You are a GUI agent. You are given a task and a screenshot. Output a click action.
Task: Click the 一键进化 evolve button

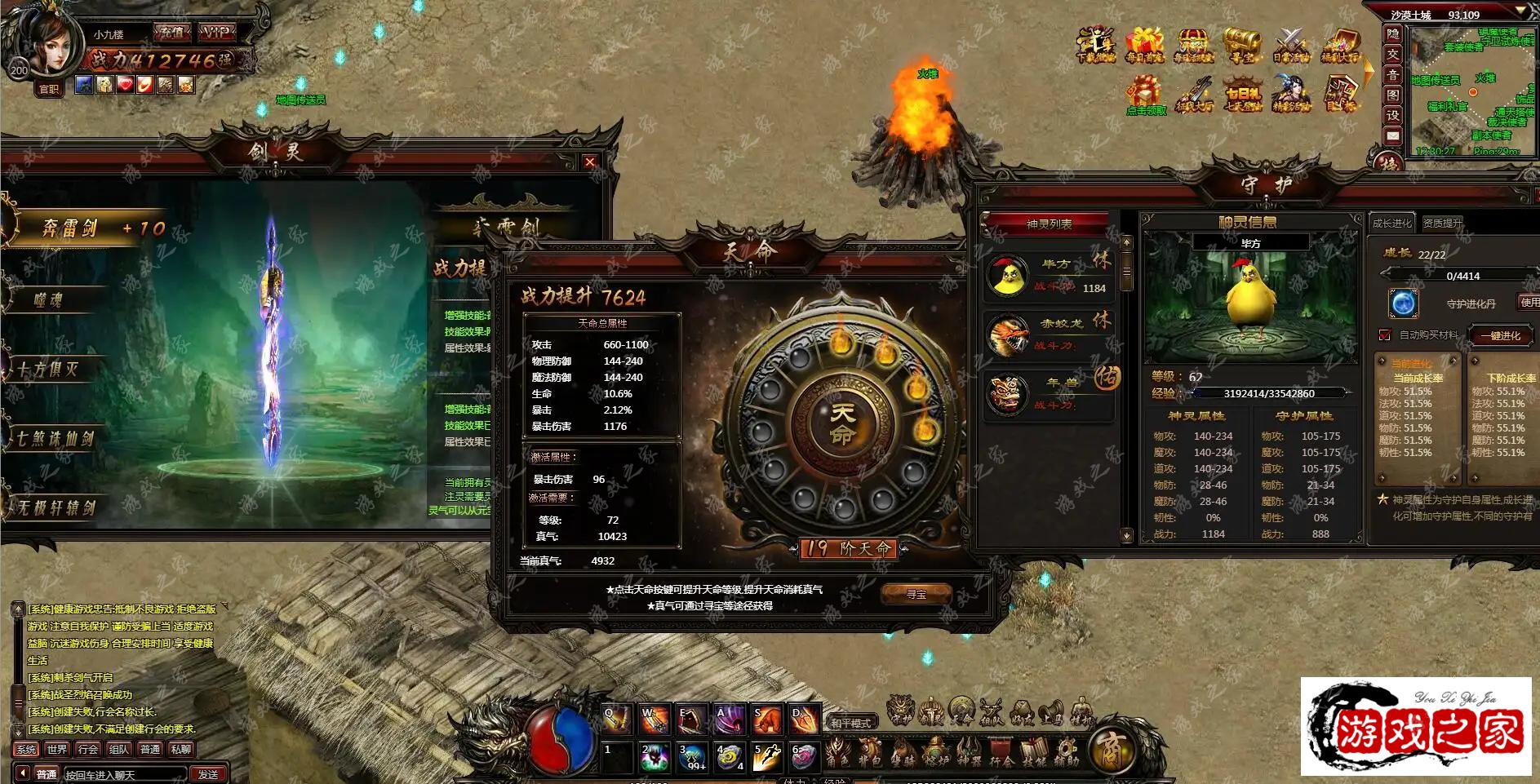[x=1500, y=335]
